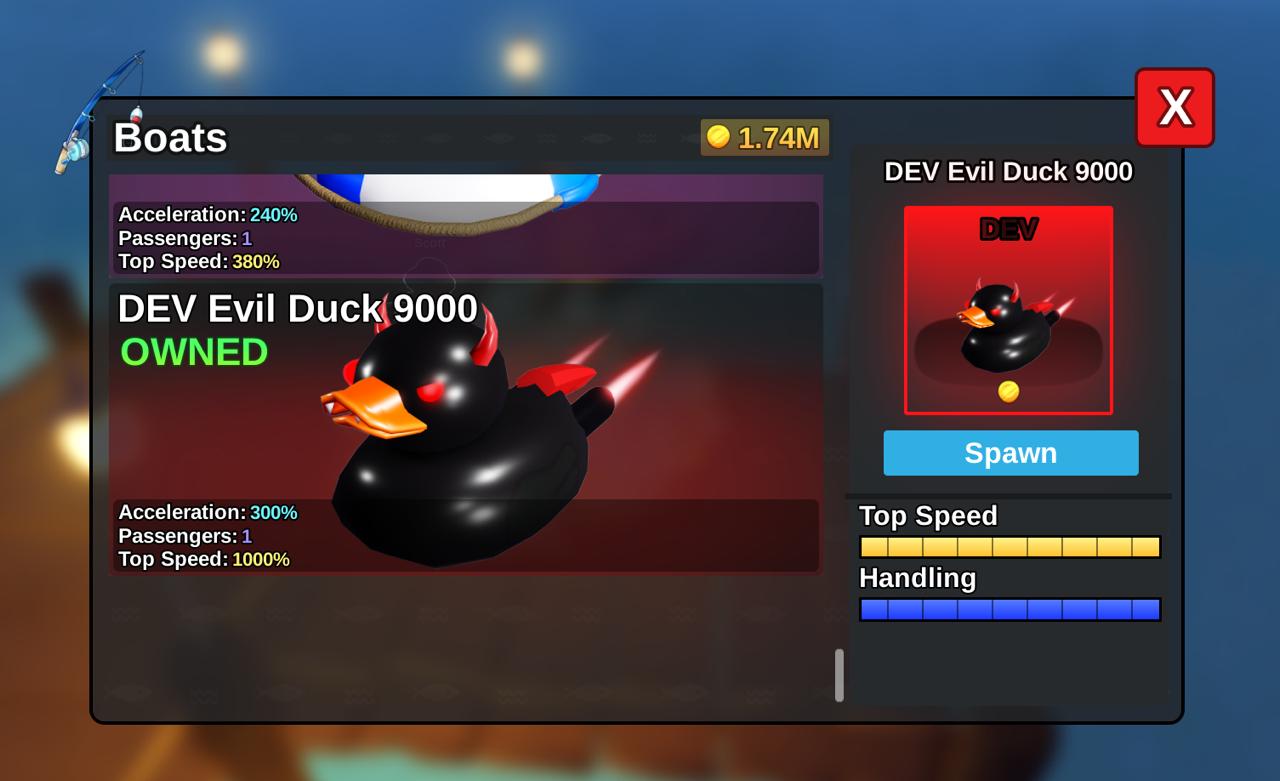Click the scrollbar handle beside the boat list

pyautogui.click(x=838, y=676)
